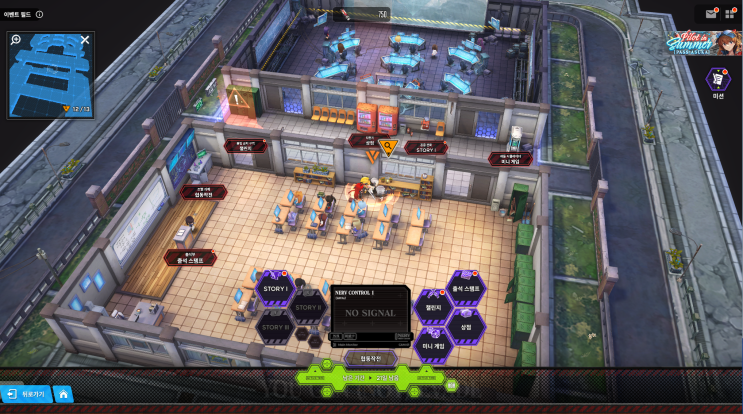Viewport: 743px width, 414px height.
Task: Open the 출석 스탬프 attendance hexagon
Action: (x=466, y=288)
